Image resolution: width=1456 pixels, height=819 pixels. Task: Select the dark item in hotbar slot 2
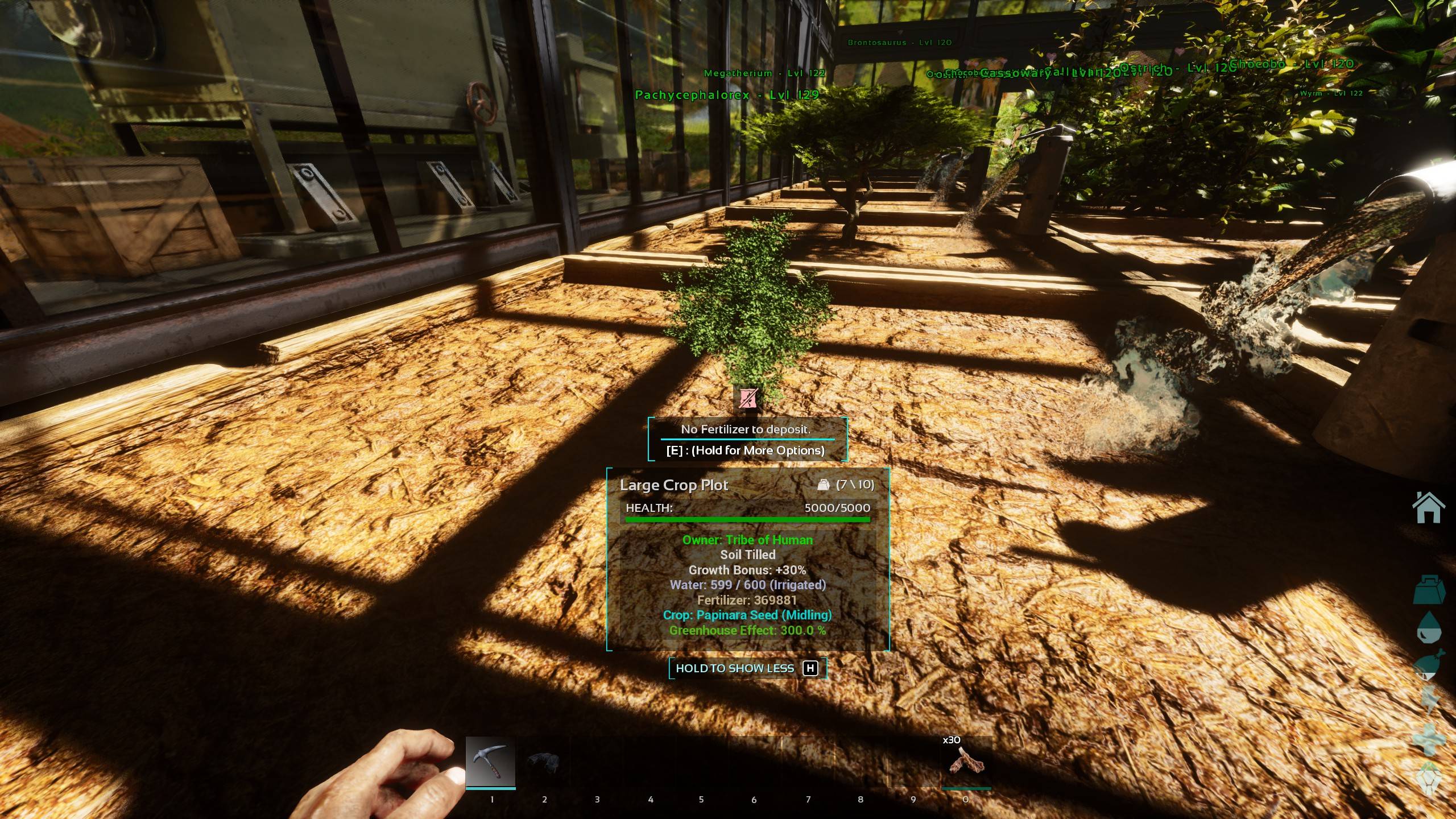[543, 762]
